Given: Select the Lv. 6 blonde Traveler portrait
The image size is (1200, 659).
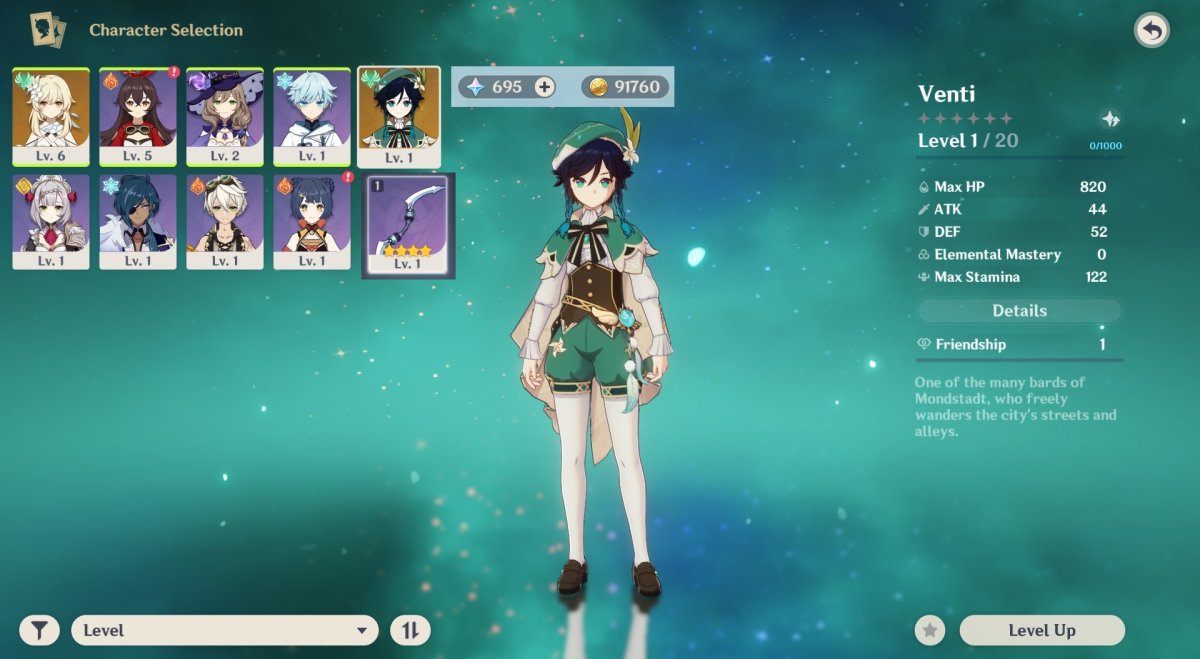Looking at the screenshot, I should click(51, 116).
